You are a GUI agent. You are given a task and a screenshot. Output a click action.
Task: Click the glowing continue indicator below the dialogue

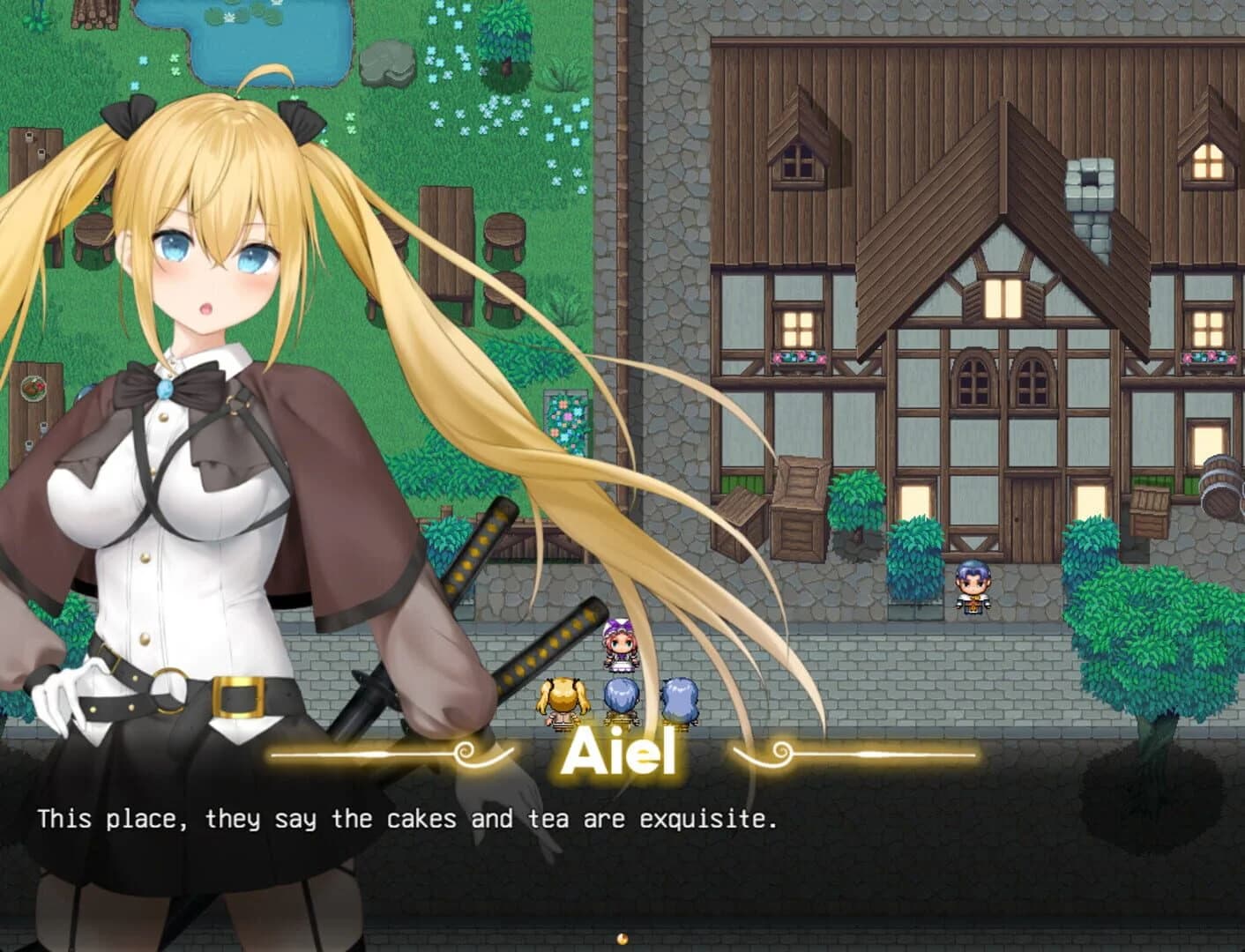623,938
